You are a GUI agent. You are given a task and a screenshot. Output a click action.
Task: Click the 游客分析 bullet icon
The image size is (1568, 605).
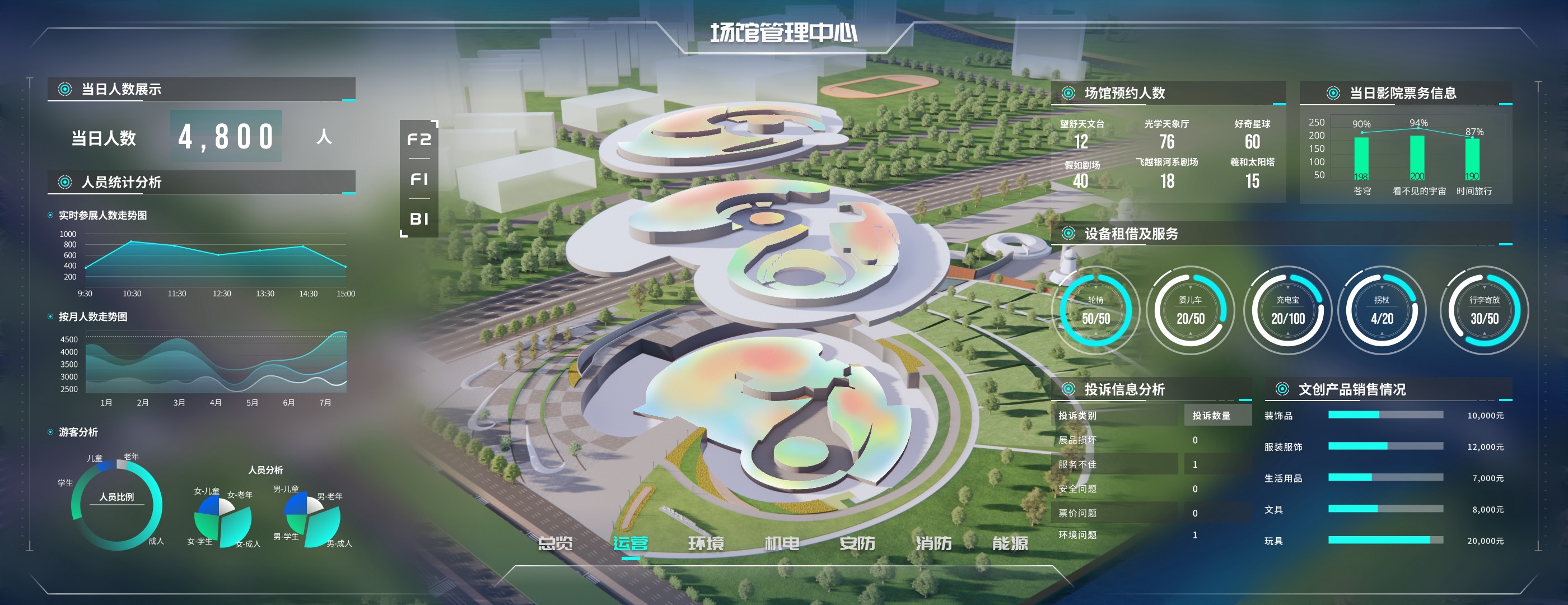click(x=49, y=432)
